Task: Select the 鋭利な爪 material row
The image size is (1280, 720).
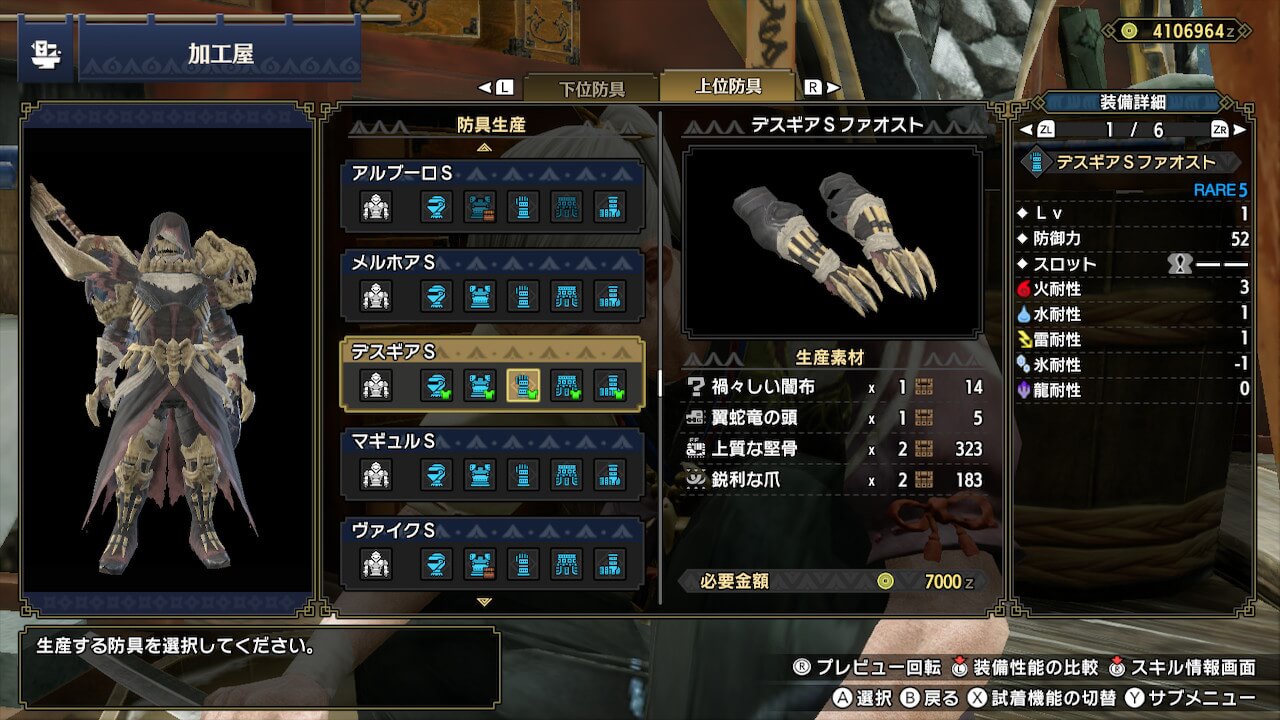Action: click(x=835, y=480)
